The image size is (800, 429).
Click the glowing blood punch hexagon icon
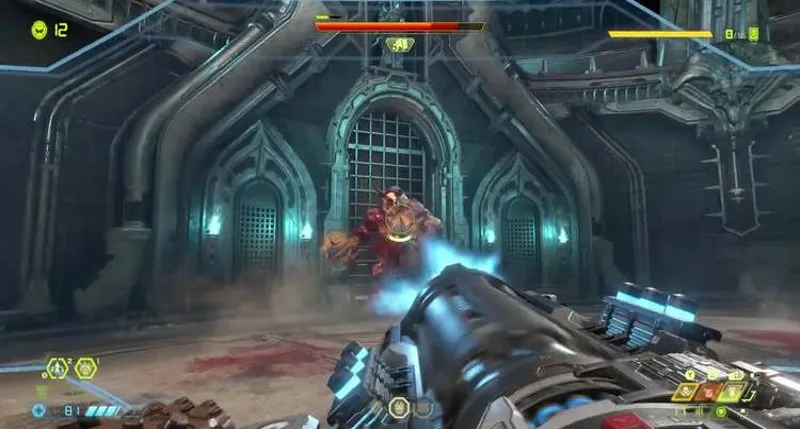click(399, 407)
